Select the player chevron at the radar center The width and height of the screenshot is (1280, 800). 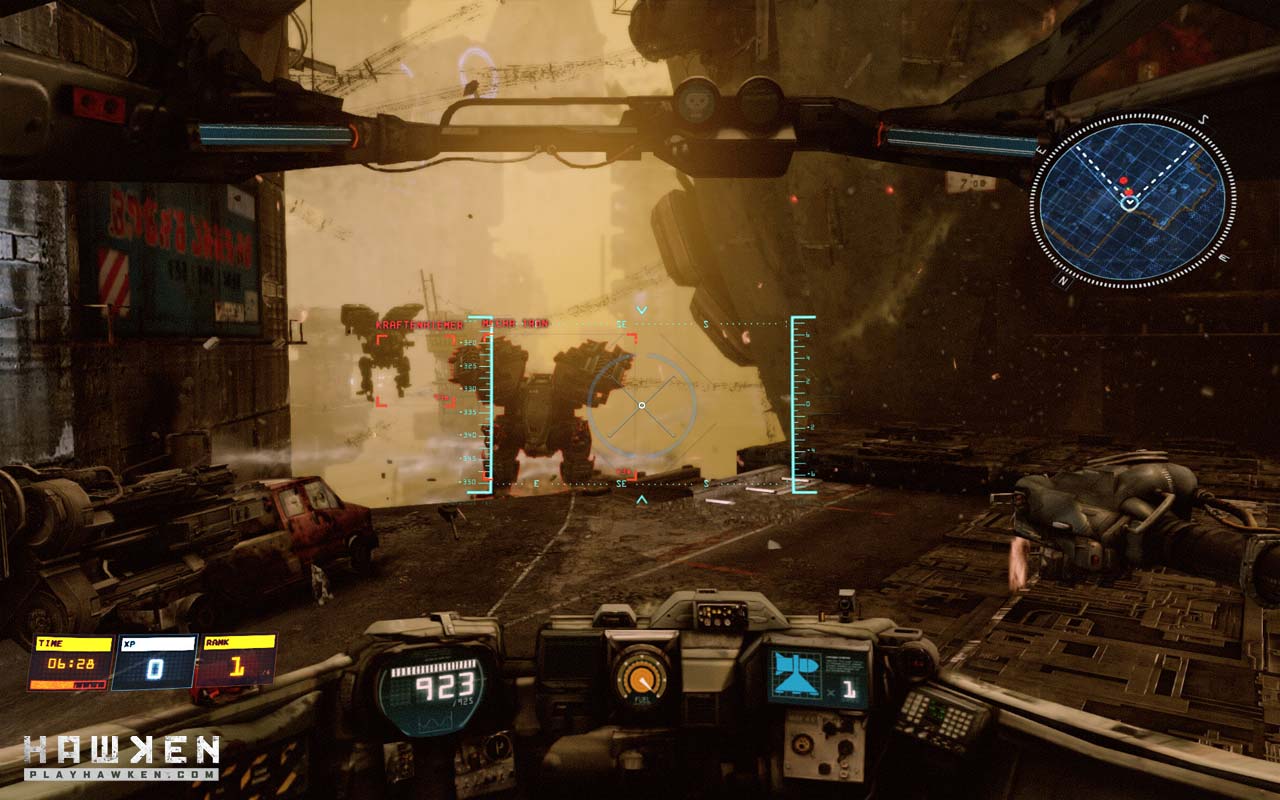pyautogui.click(x=1130, y=203)
